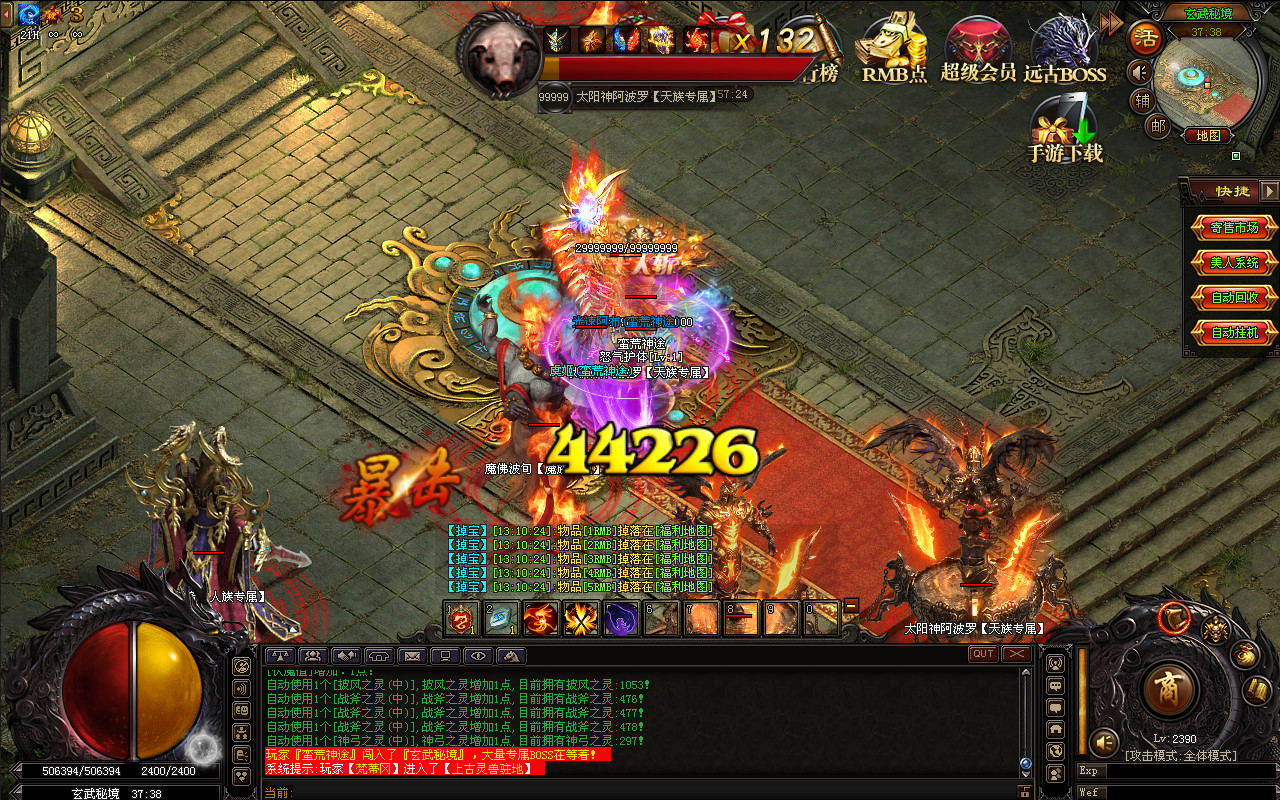The width and height of the screenshot is (1280, 800).
Task: Toggle 自动回收 auto-recycle
Action: pyautogui.click(x=1234, y=298)
